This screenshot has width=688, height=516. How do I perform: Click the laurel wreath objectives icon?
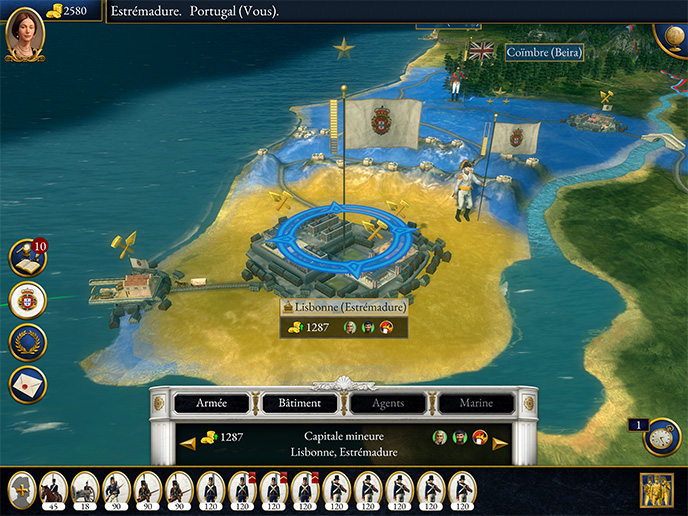27,342
